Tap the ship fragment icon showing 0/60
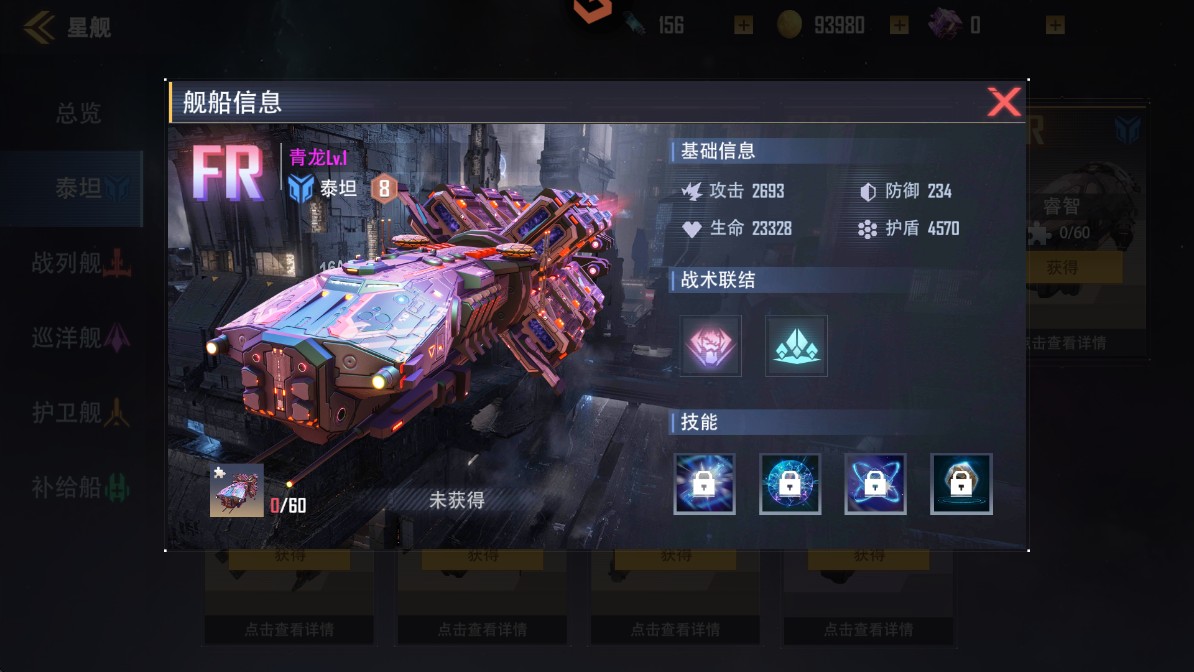 [237, 490]
